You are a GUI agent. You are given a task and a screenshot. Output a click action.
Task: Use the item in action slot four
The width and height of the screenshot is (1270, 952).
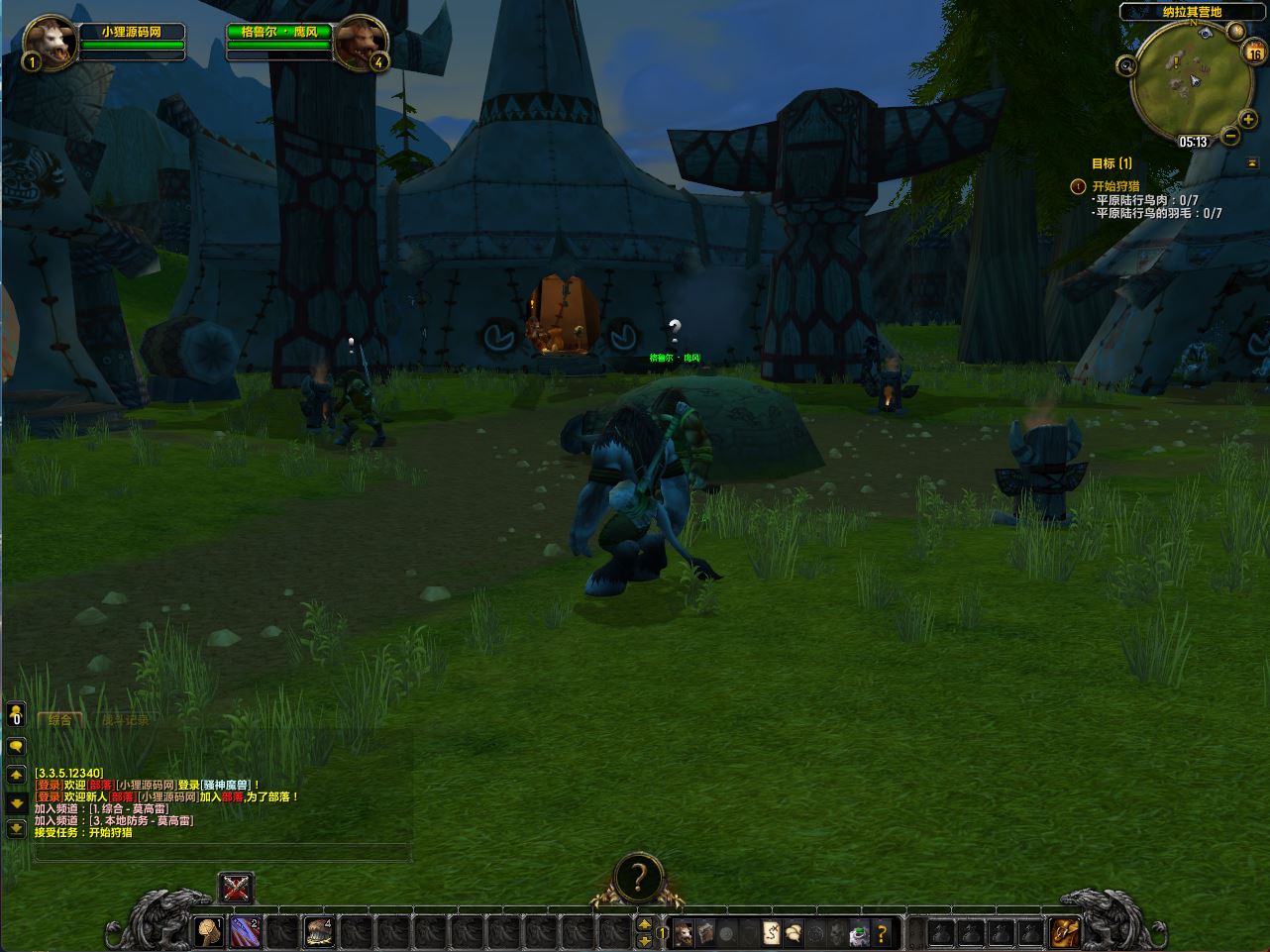click(x=319, y=931)
